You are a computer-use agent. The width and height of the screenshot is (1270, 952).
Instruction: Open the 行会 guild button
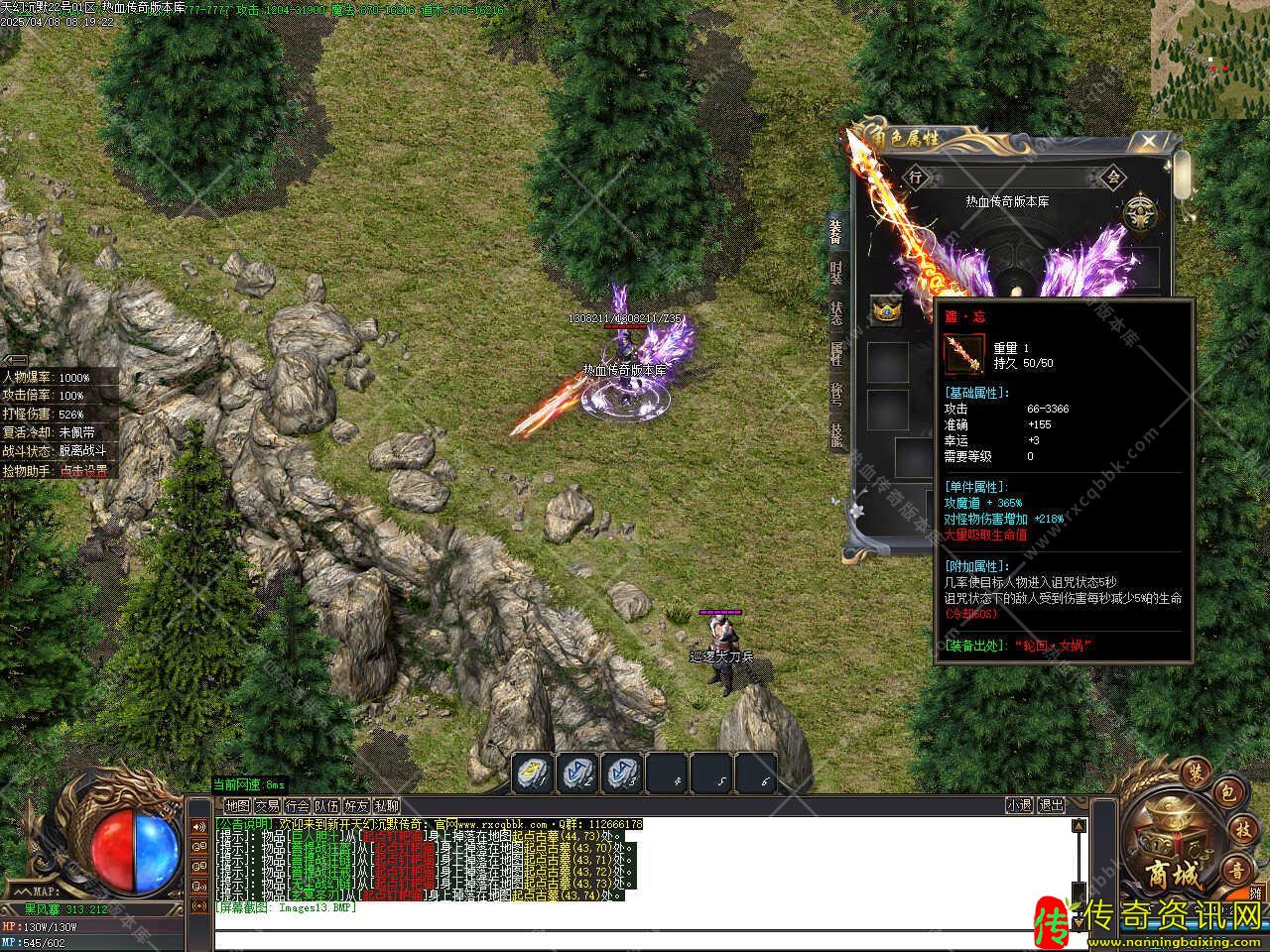tap(297, 806)
